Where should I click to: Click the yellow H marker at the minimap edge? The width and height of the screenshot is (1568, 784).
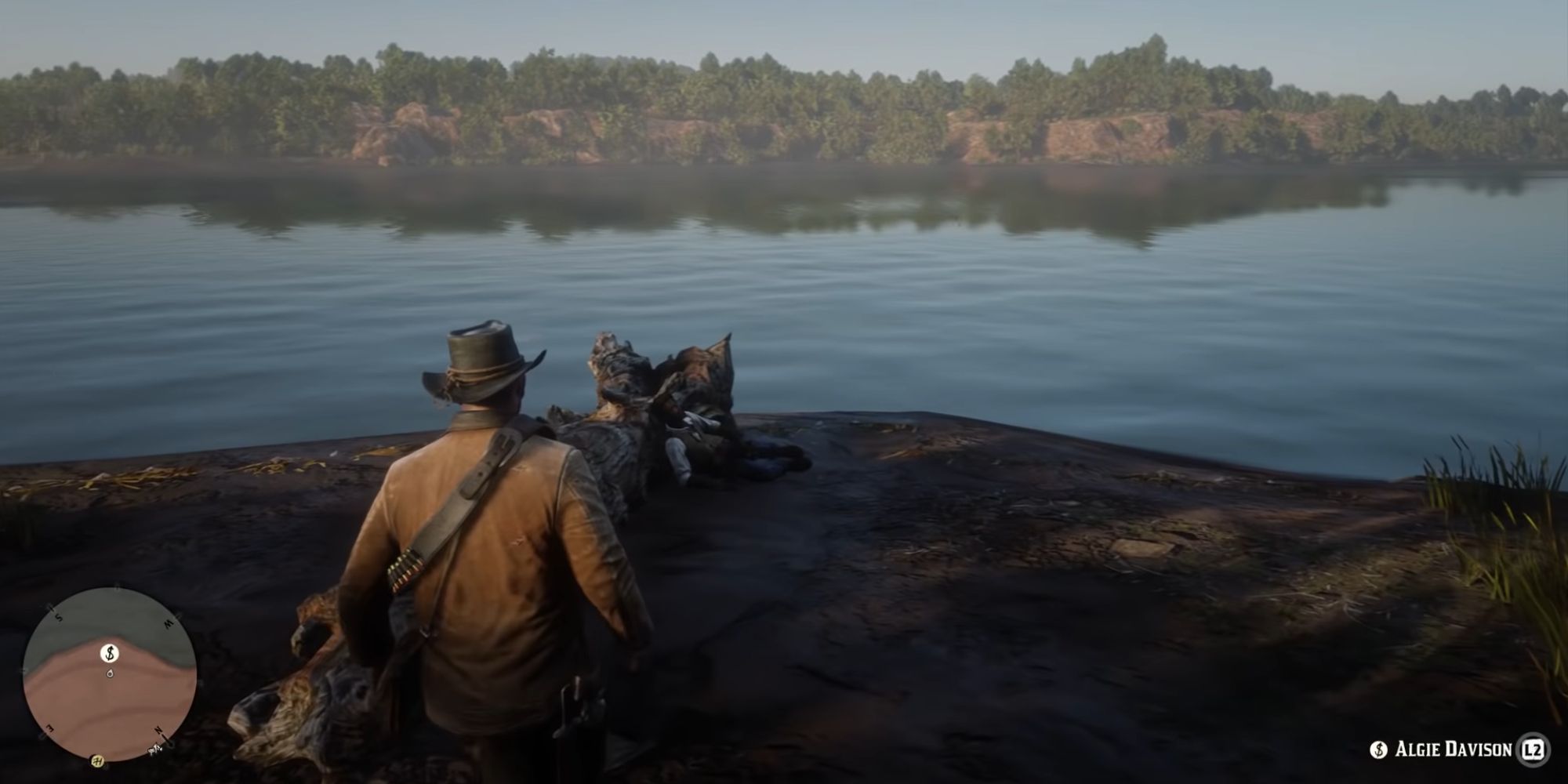(x=97, y=760)
